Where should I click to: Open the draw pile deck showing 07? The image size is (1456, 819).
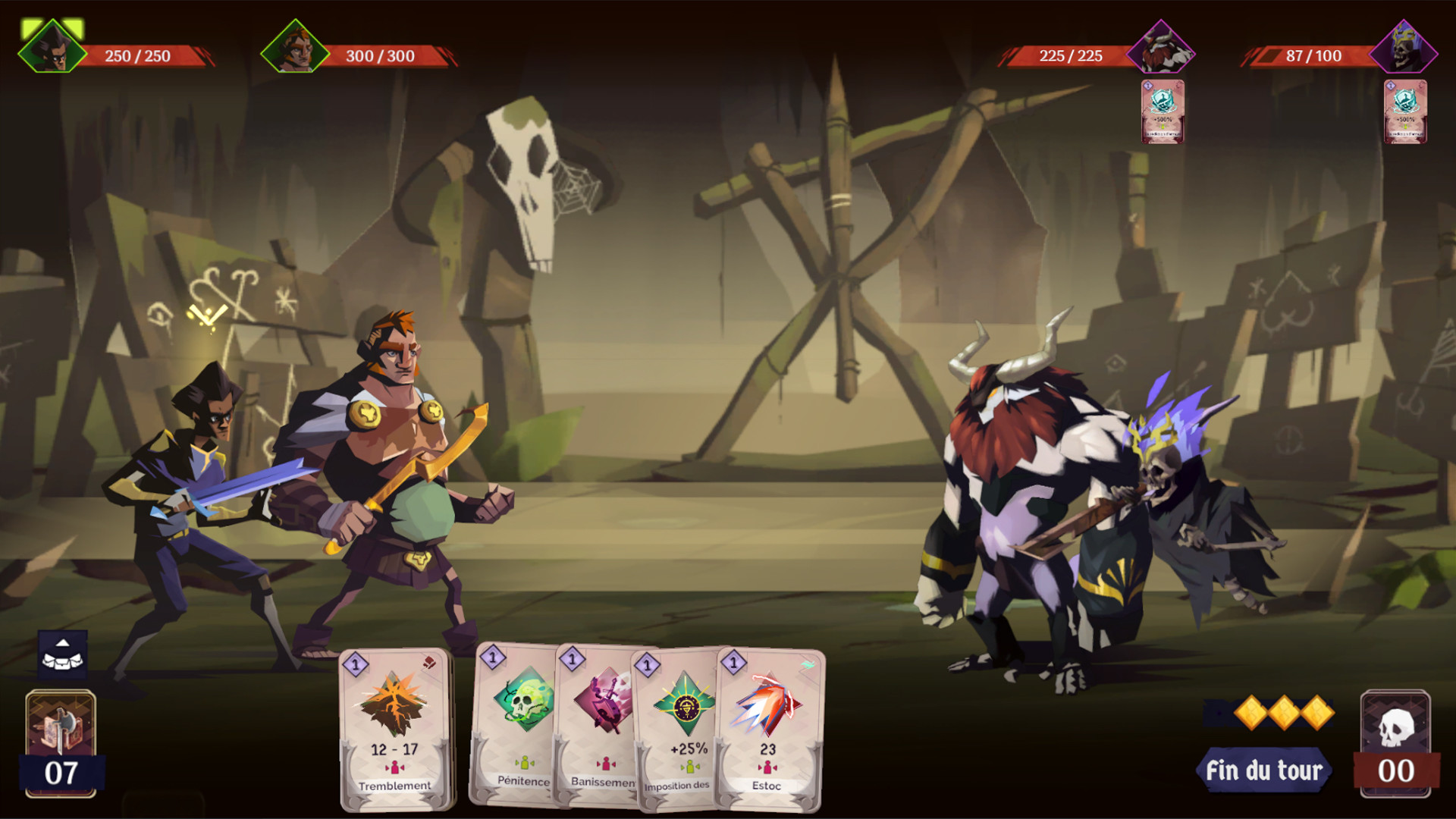coord(61,743)
